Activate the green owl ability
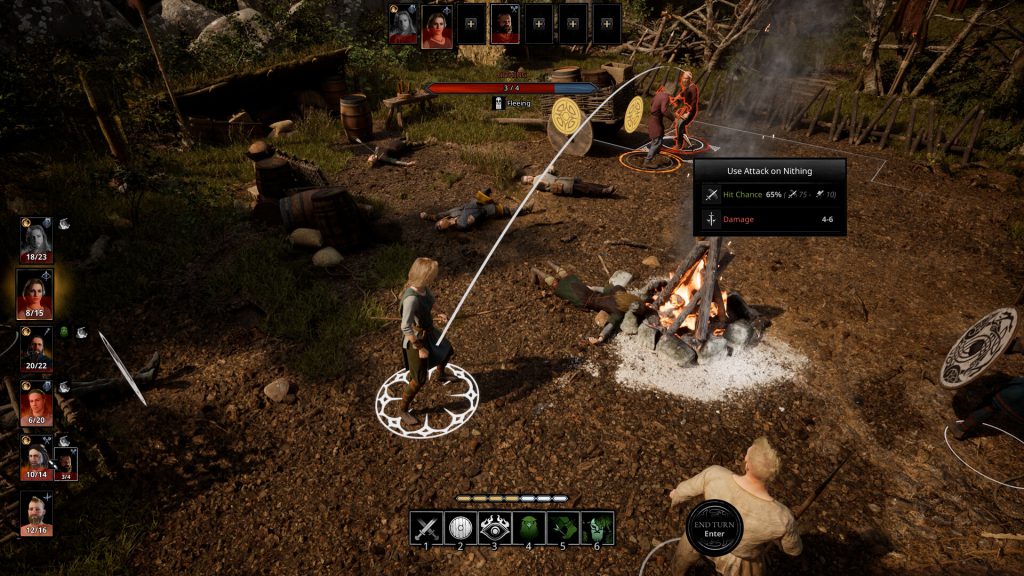Image resolution: width=1024 pixels, height=576 pixels. [529, 527]
